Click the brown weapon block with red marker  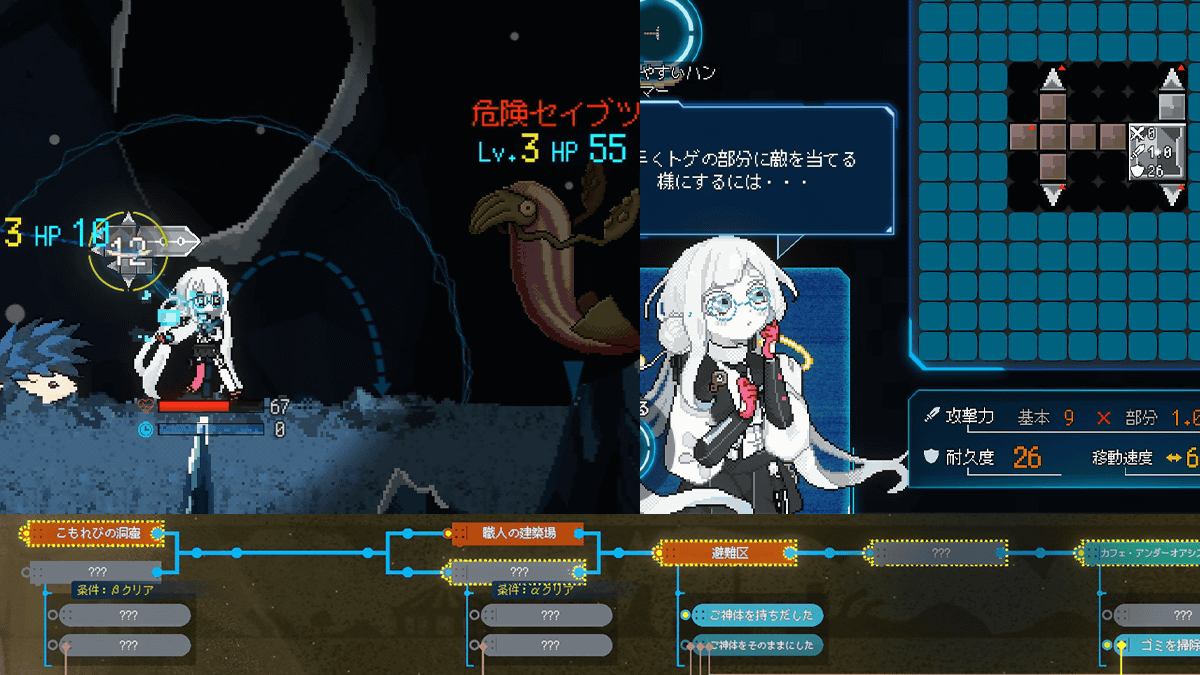[1022, 136]
